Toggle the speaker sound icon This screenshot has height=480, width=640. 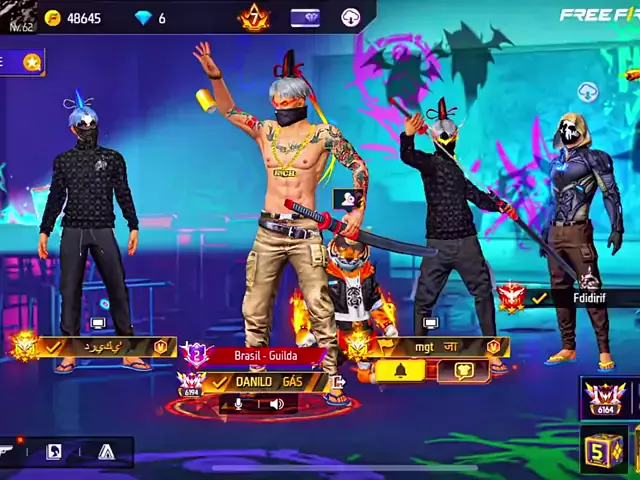[276, 404]
